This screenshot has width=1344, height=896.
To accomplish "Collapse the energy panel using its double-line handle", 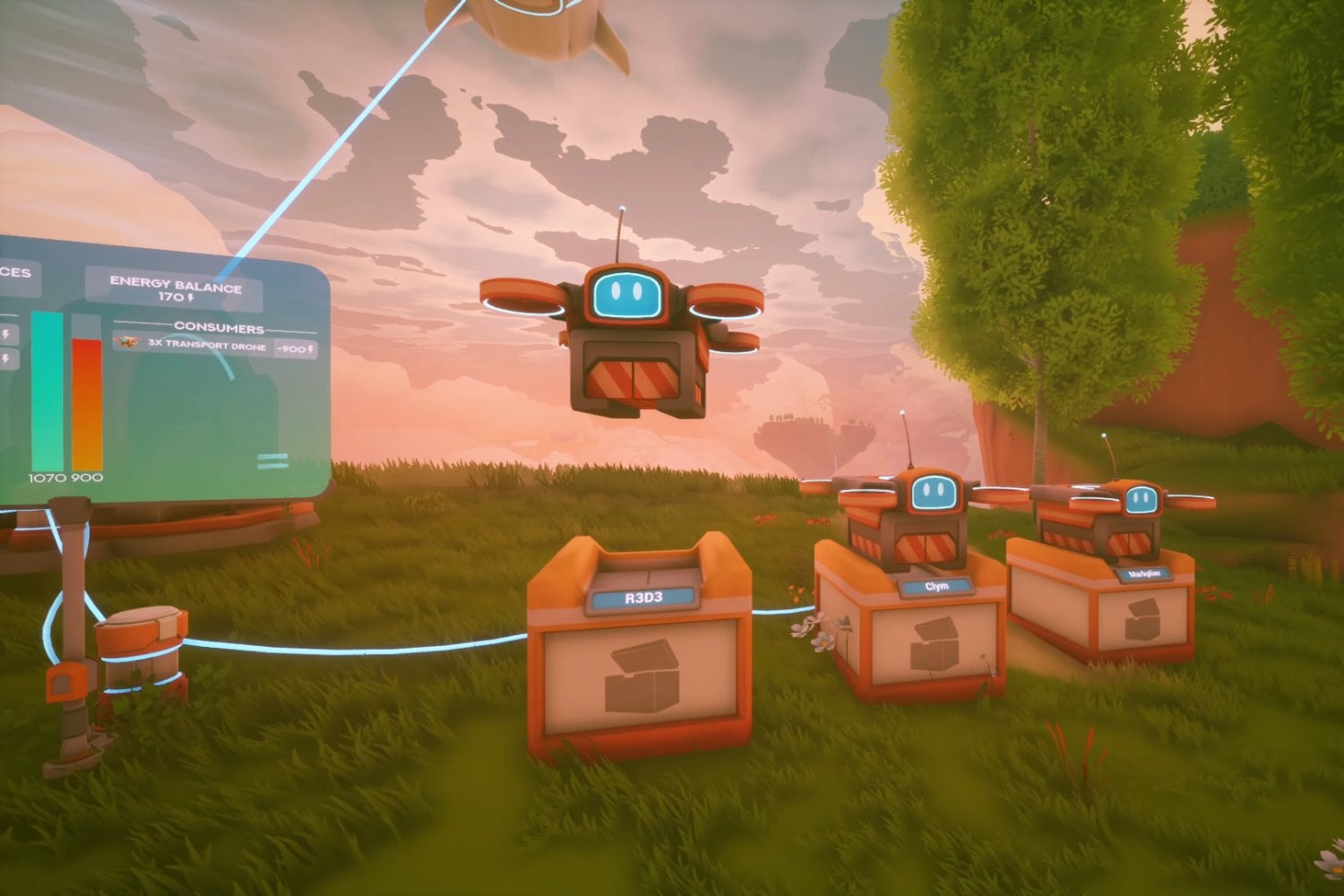I will [271, 461].
